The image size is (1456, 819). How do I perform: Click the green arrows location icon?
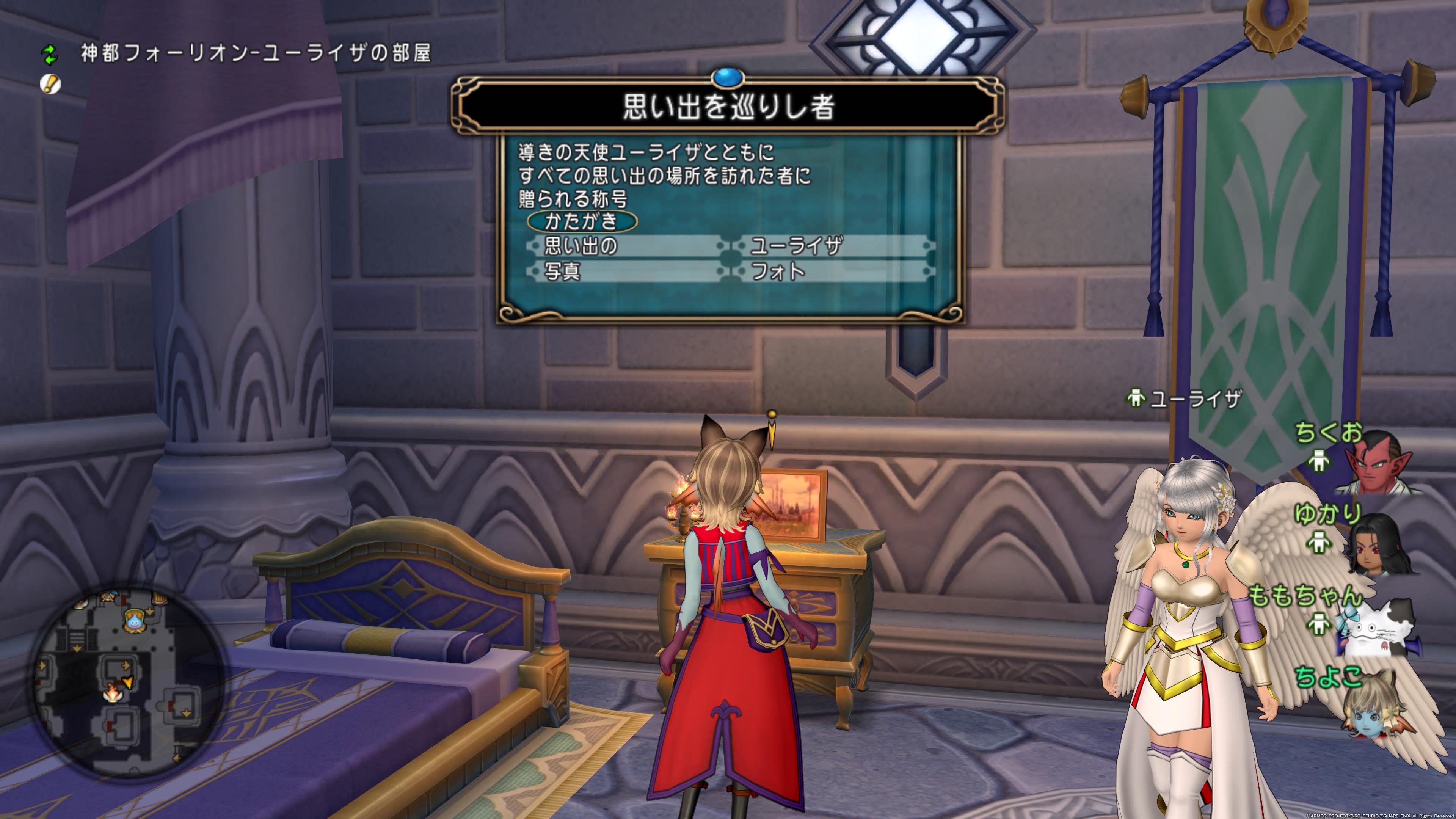point(50,55)
